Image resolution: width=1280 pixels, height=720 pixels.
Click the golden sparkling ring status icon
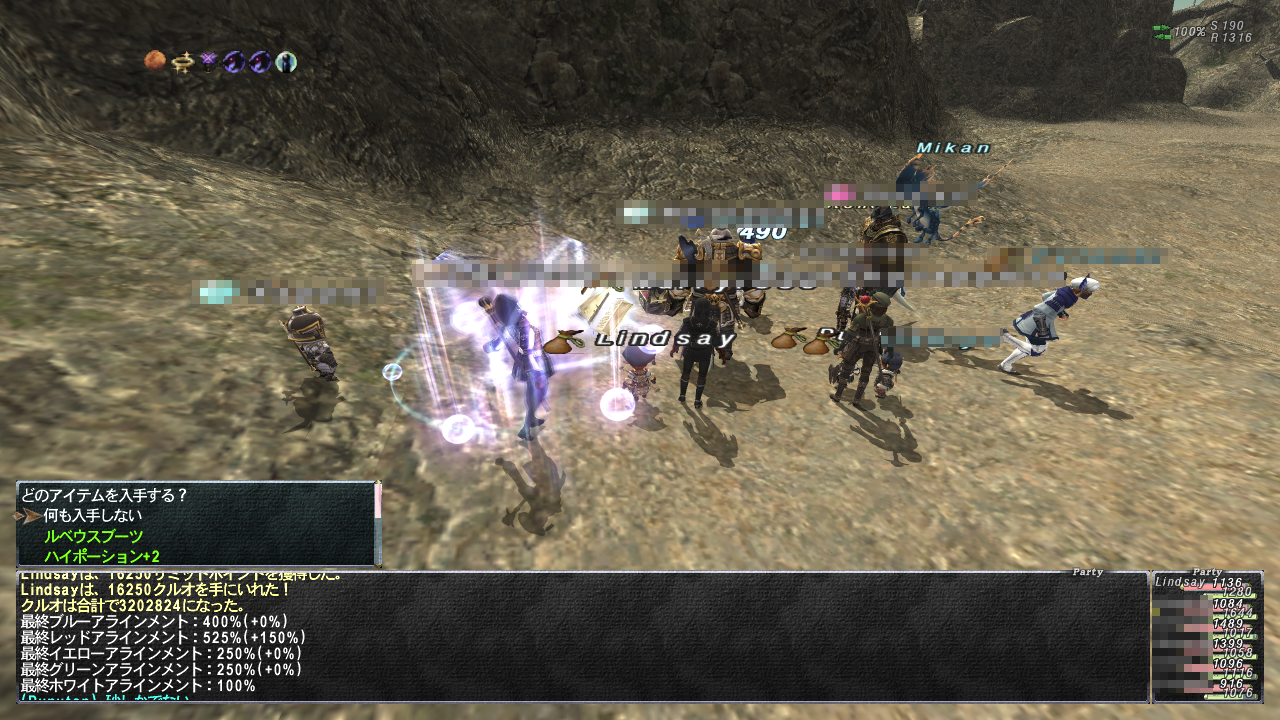tap(181, 62)
